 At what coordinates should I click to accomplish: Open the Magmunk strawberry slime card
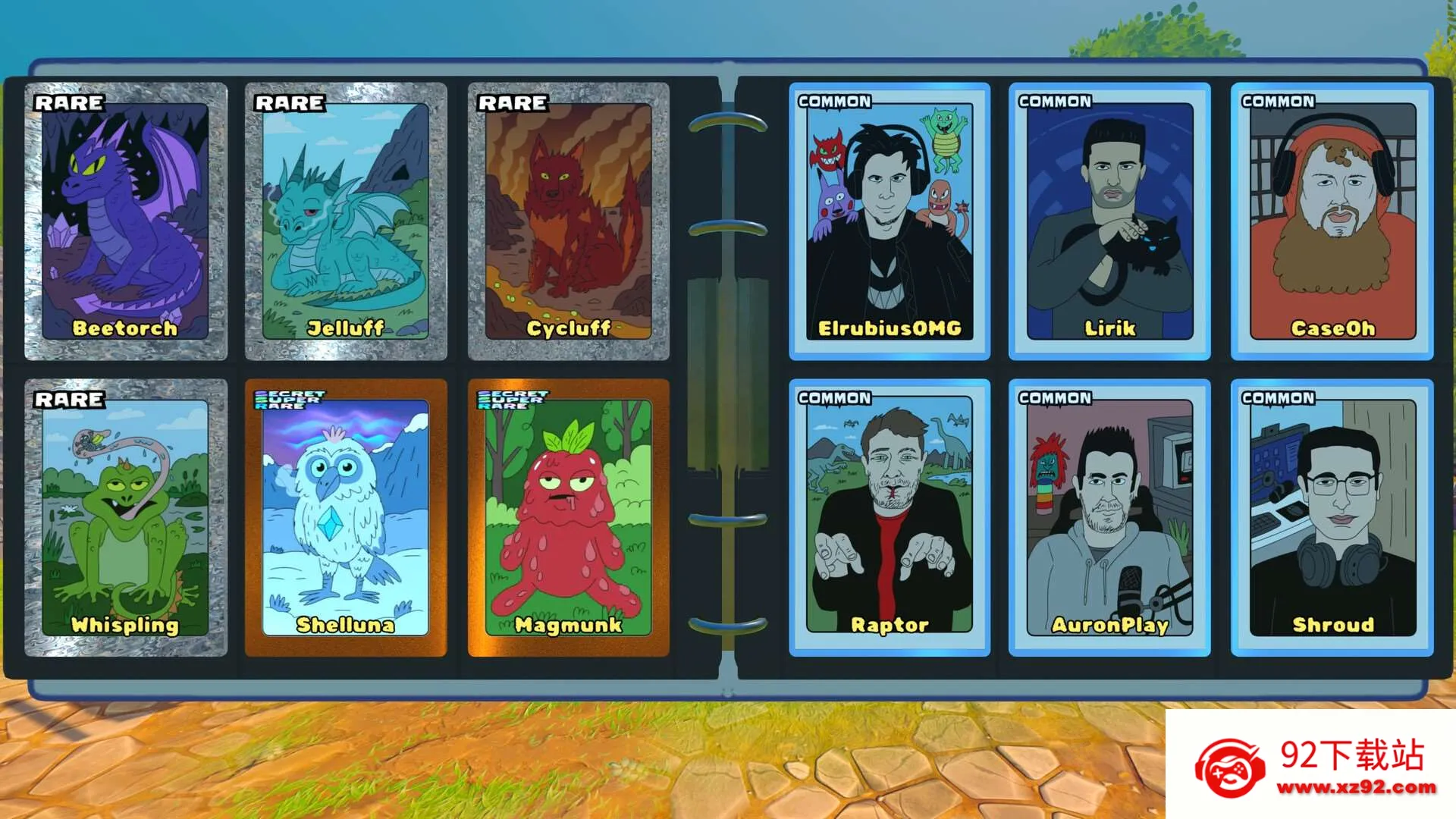(569, 517)
